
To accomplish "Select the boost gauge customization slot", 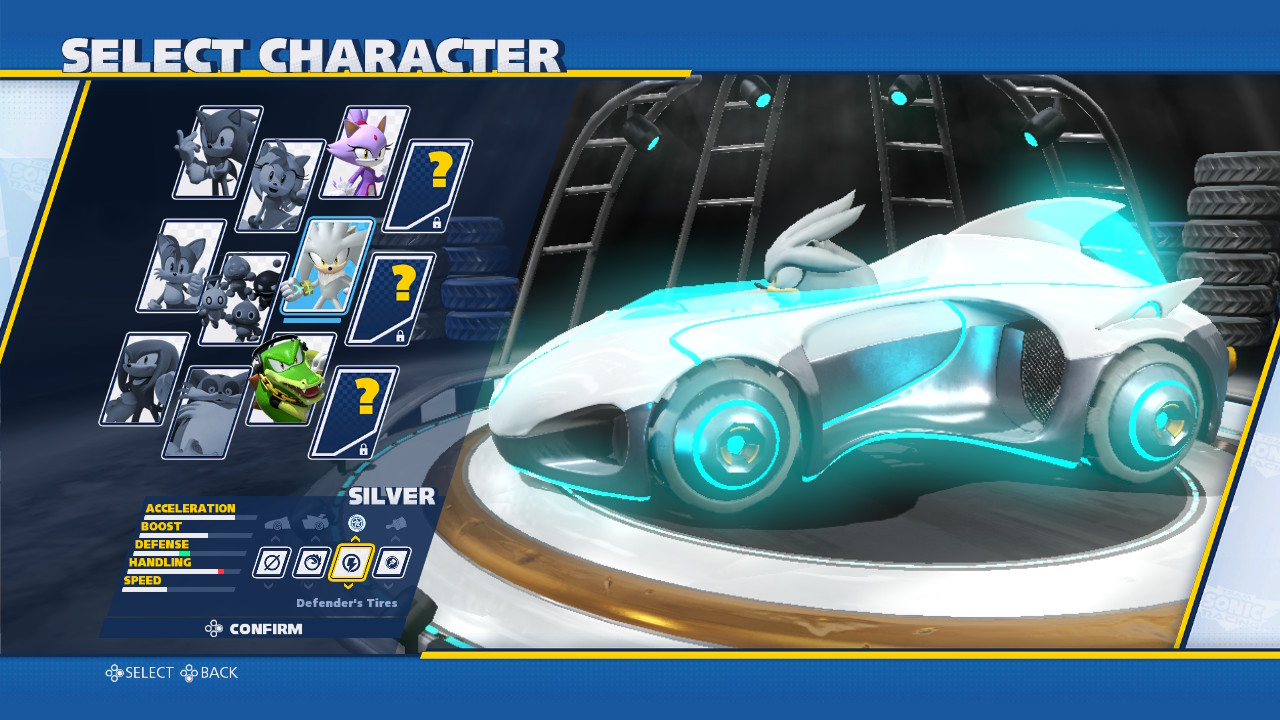I will (312, 562).
